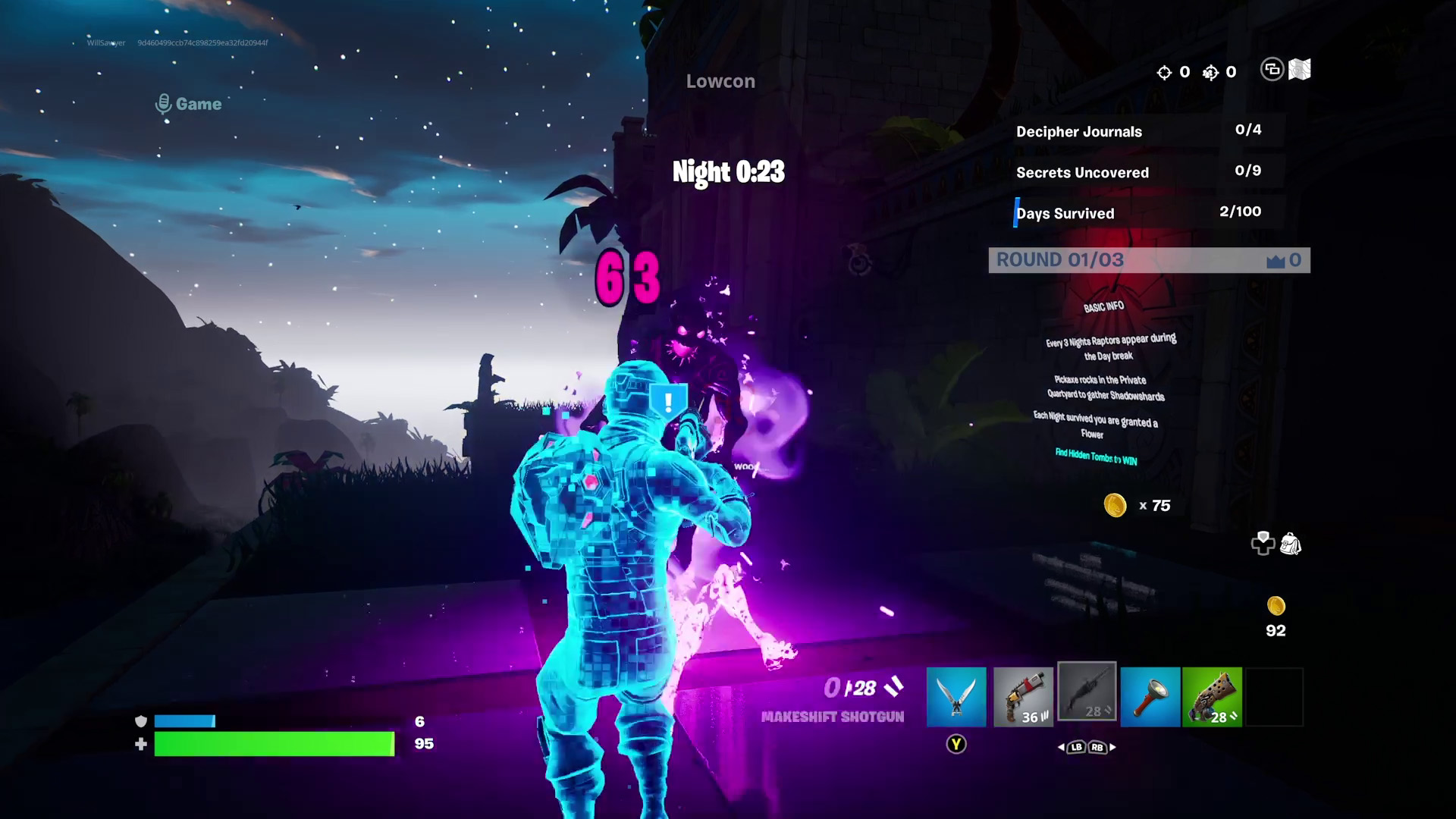Toggle the Game voice chat microphone
The image size is (1456, 819).
(163, 103)
